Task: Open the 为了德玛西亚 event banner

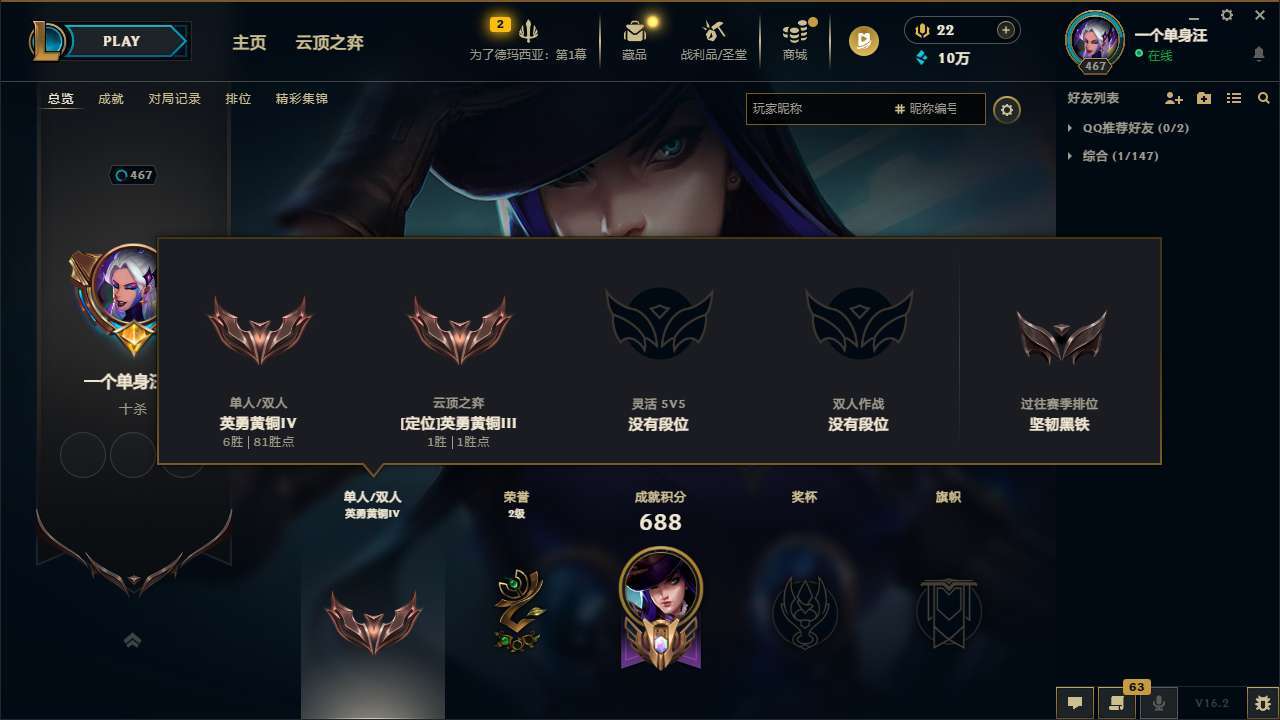Action: tap(530, 33)
